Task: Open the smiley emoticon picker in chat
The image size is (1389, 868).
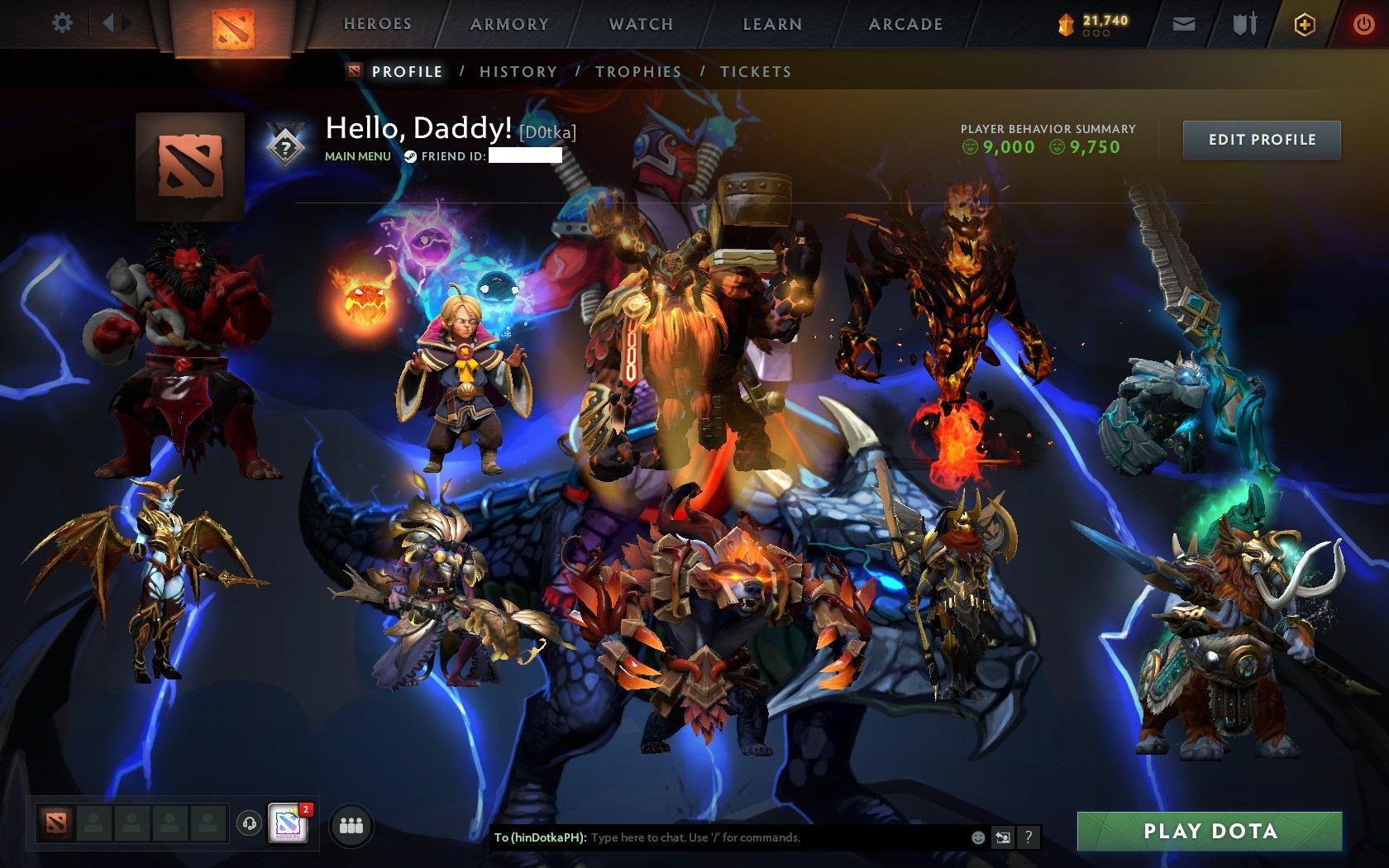Action: 977,837
